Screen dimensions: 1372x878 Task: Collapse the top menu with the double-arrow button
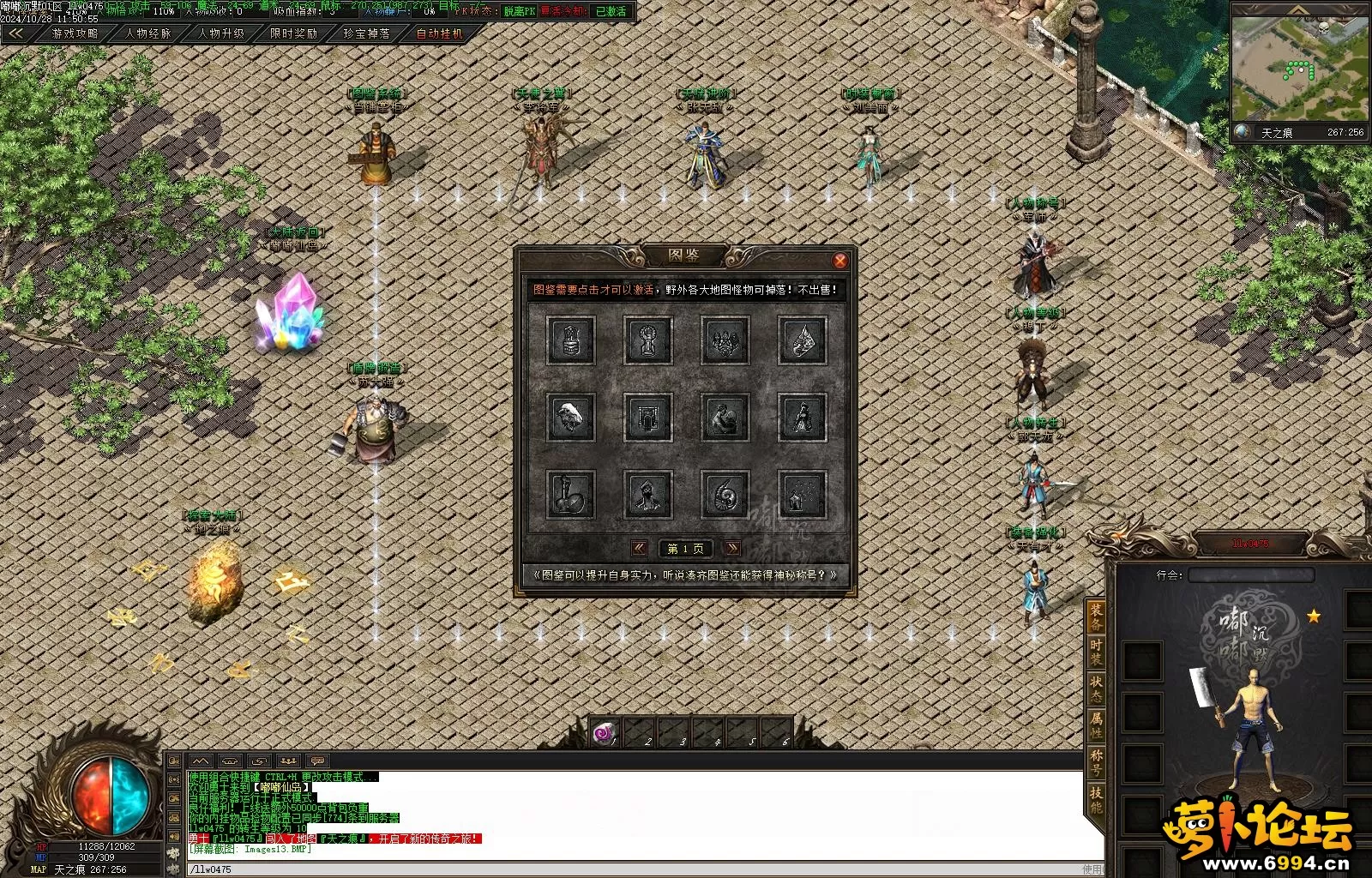(x=15, y=33)
